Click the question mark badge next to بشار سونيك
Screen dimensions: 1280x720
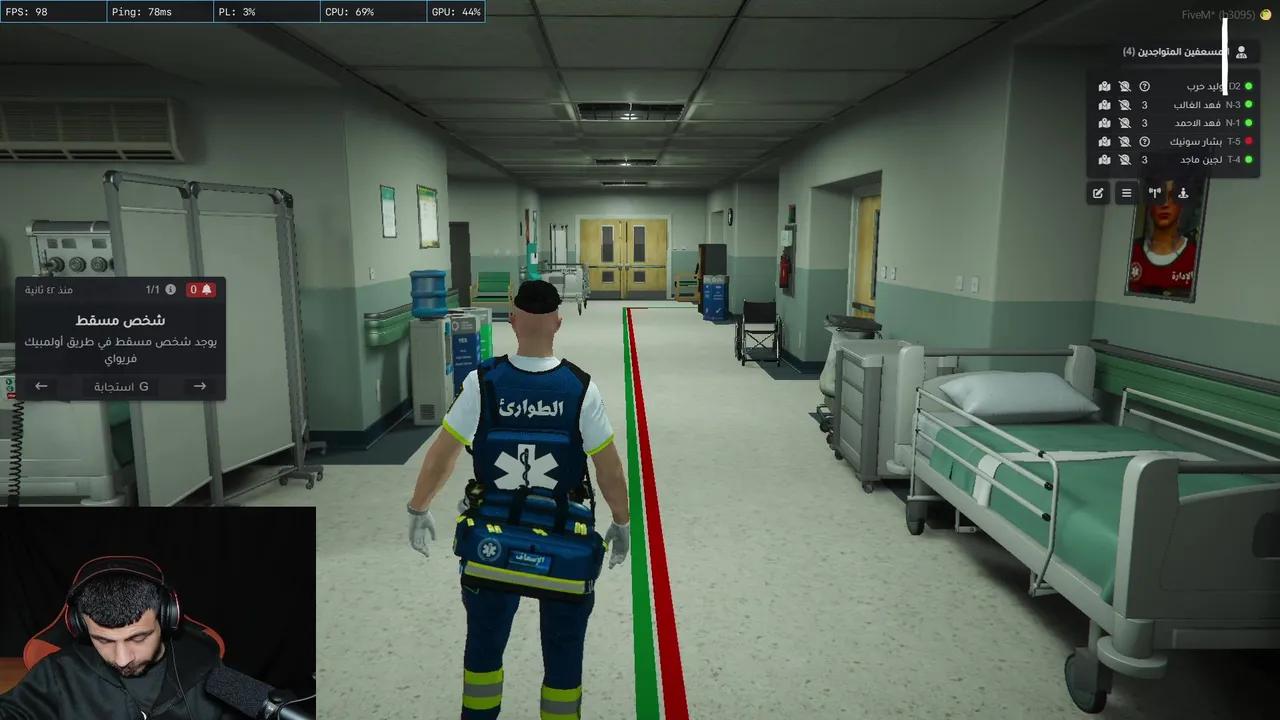point(1145,141)
